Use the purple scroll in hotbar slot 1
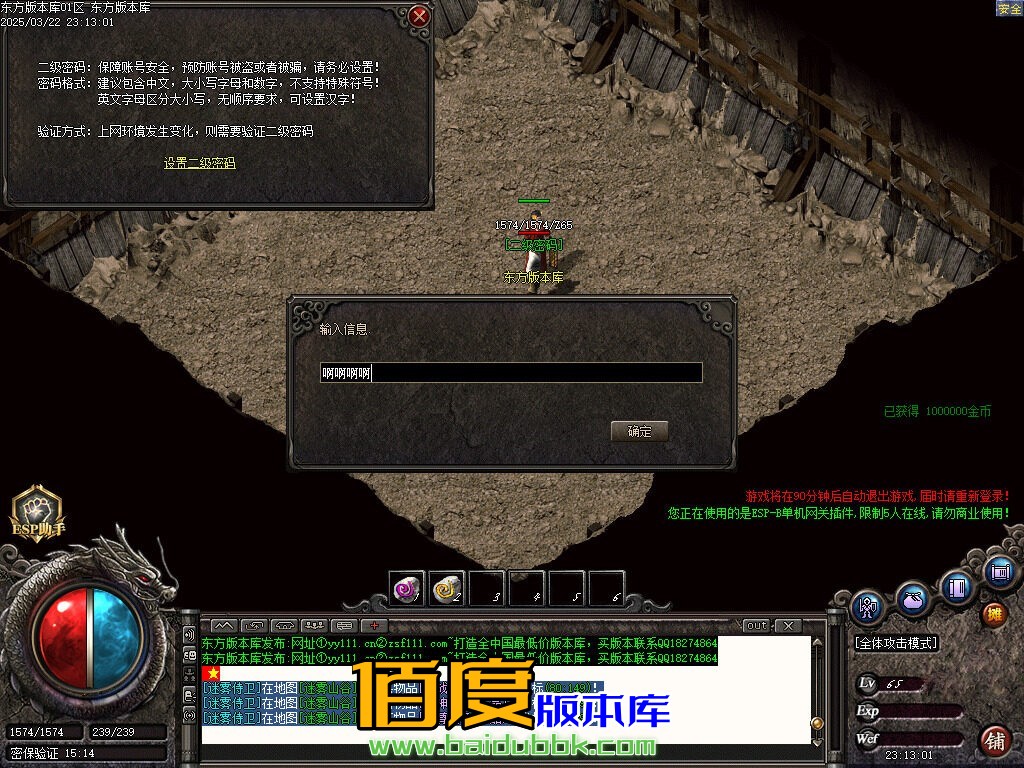This screenshot has height=768, width=1024. pos(407,589)
